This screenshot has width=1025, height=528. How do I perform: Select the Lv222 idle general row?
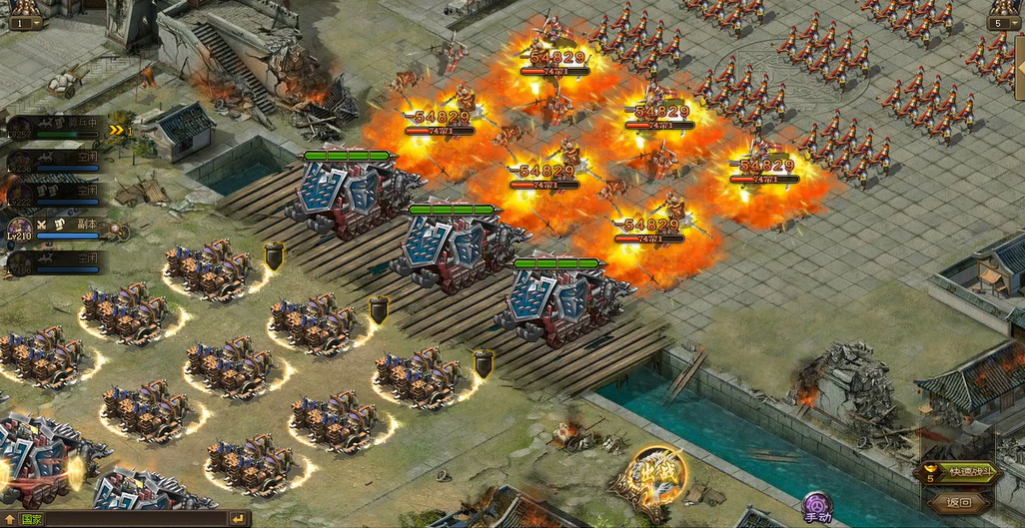tap(54, 192)
